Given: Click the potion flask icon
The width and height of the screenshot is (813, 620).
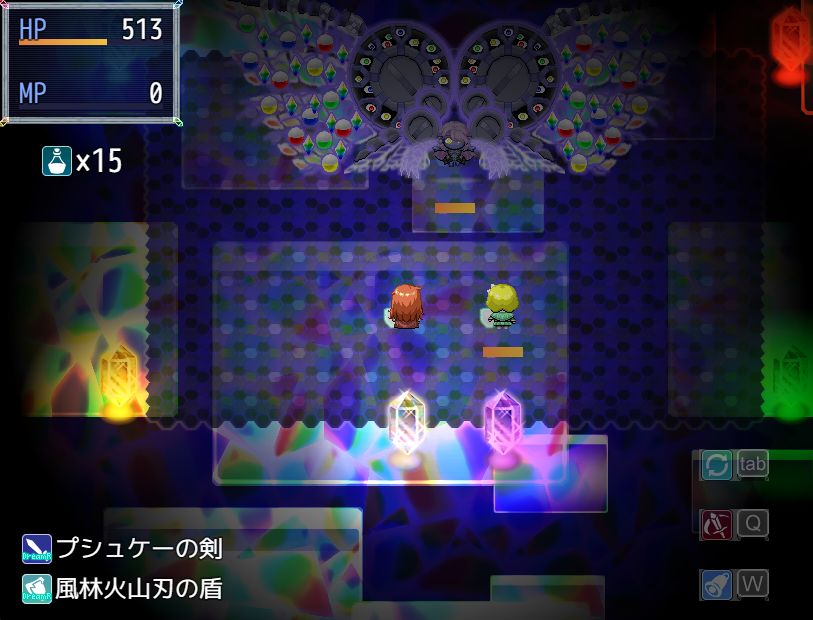Looking at the screenshot, I should [56, 160].
